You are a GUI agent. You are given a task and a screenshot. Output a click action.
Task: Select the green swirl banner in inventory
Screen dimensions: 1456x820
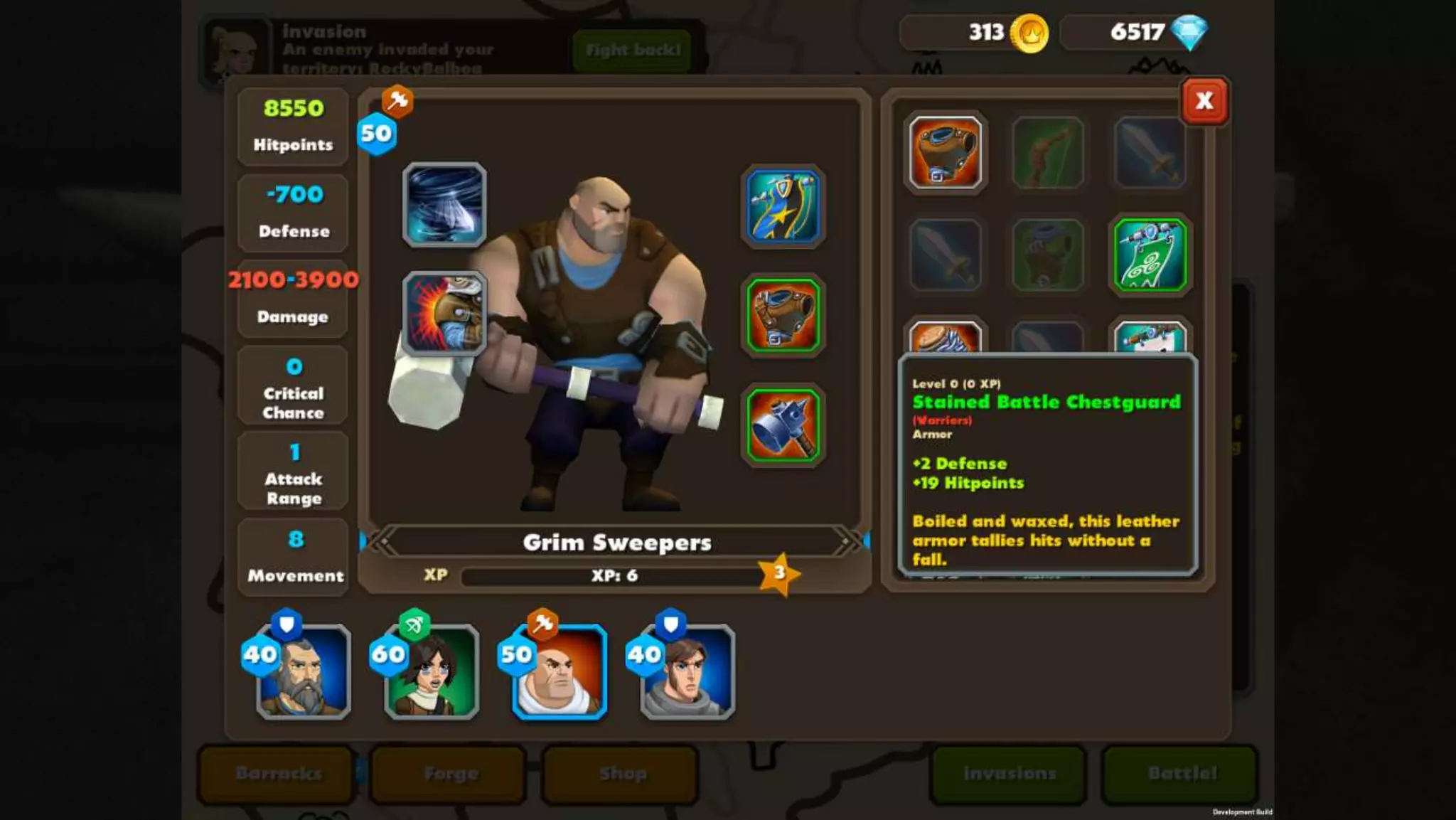1150,255
